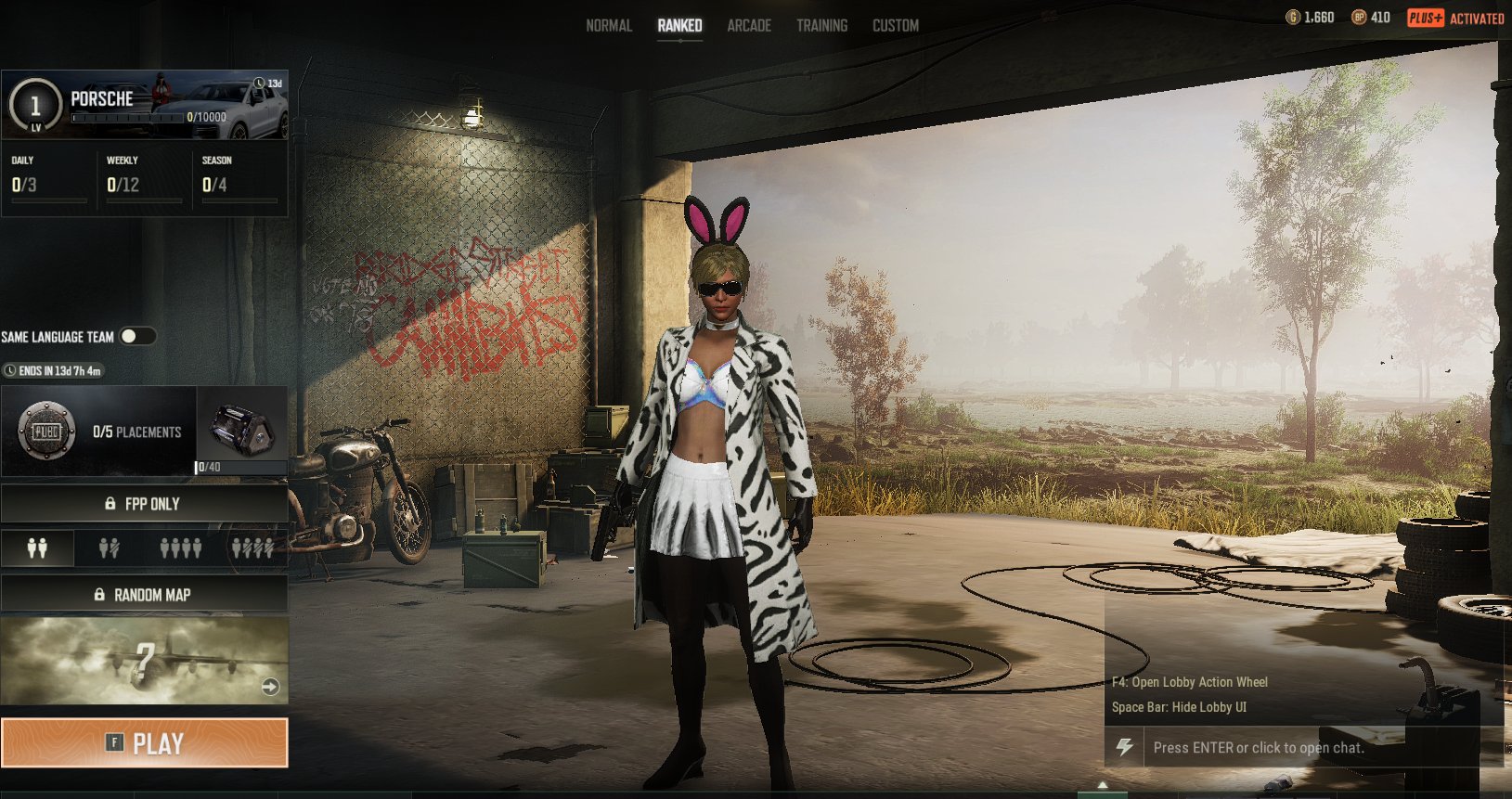Click the FPP Only perspective button

pos(144,504)
